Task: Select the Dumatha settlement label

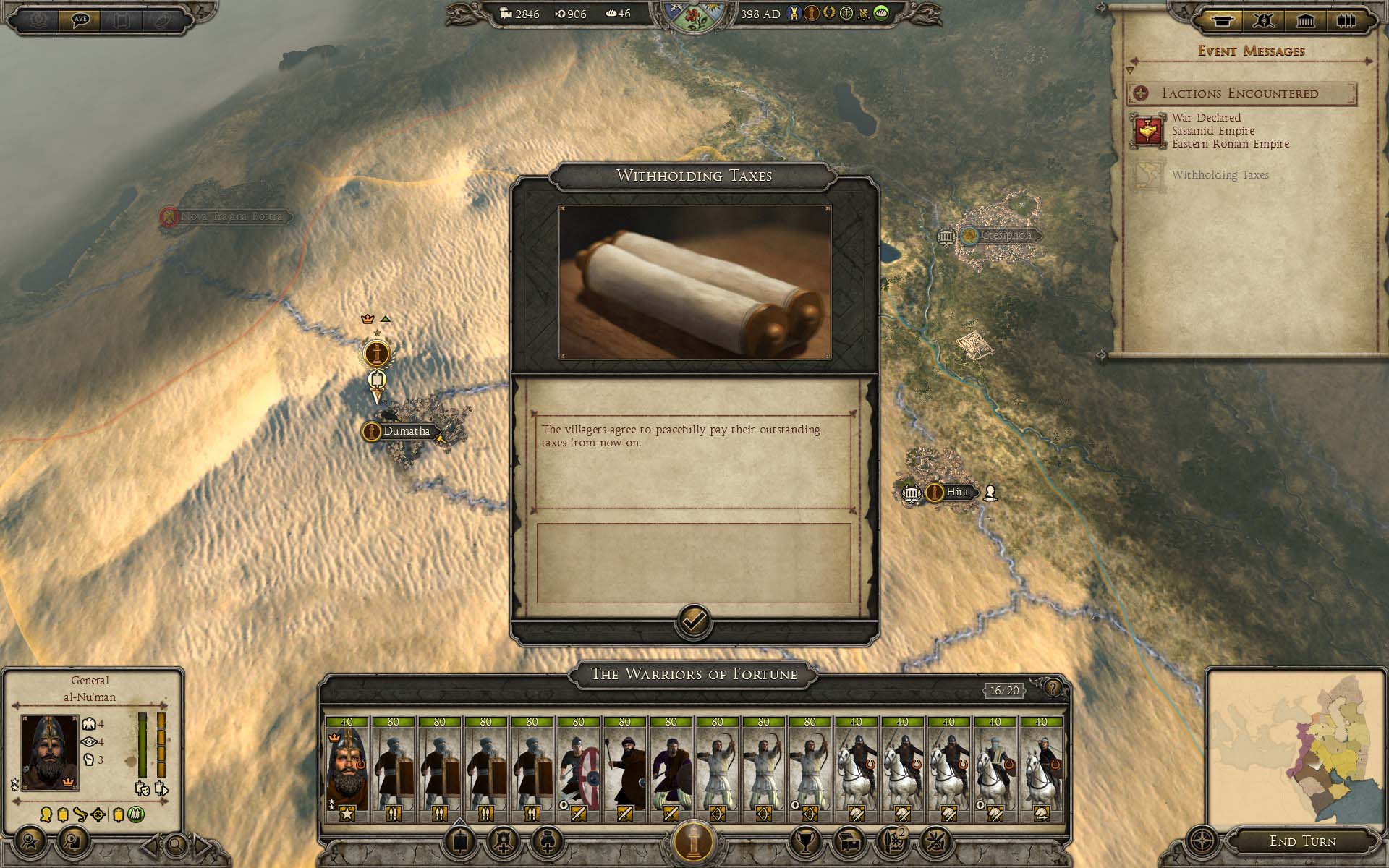Action: pos(405,431)
